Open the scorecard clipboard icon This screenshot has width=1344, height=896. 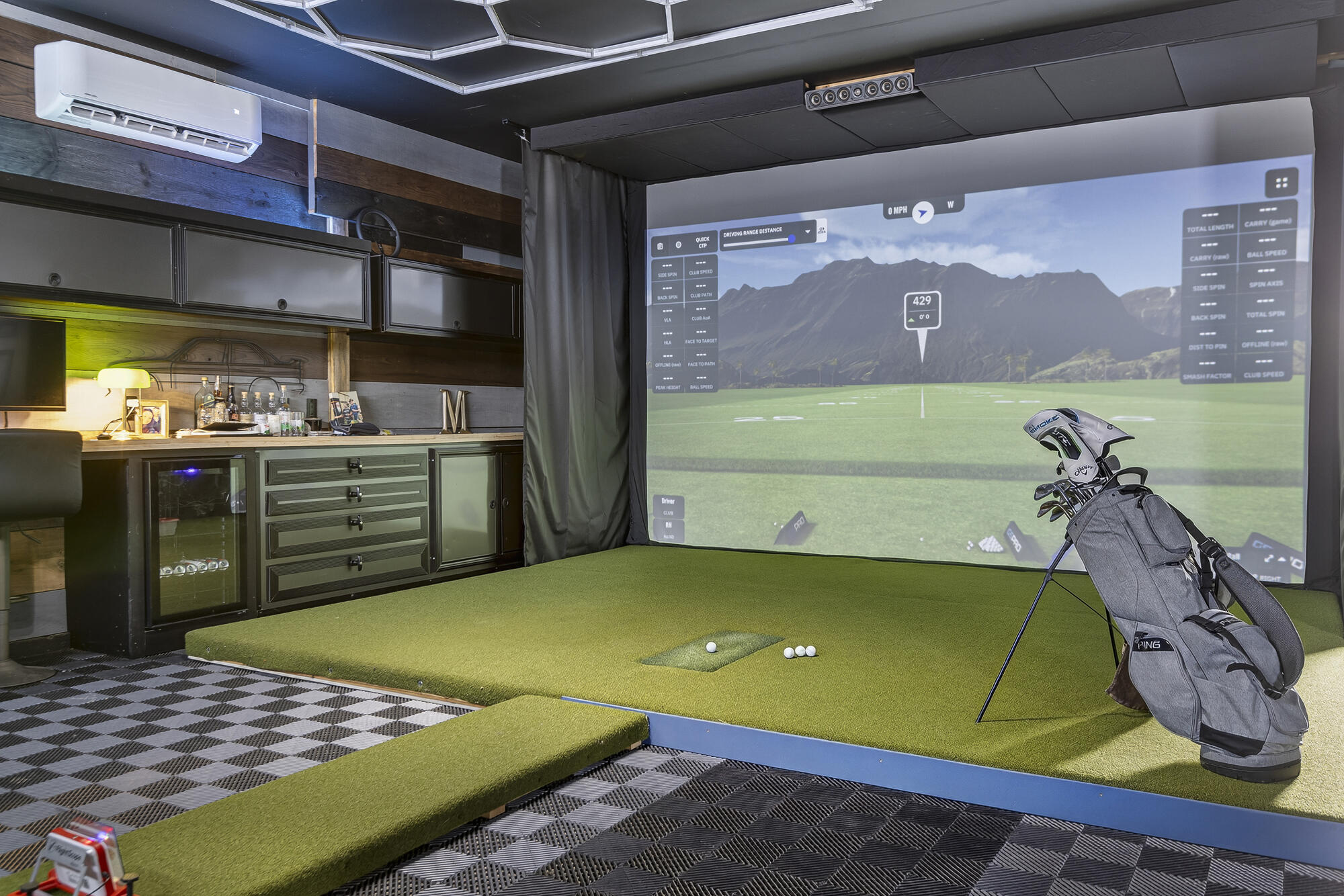tap(660, 247)
